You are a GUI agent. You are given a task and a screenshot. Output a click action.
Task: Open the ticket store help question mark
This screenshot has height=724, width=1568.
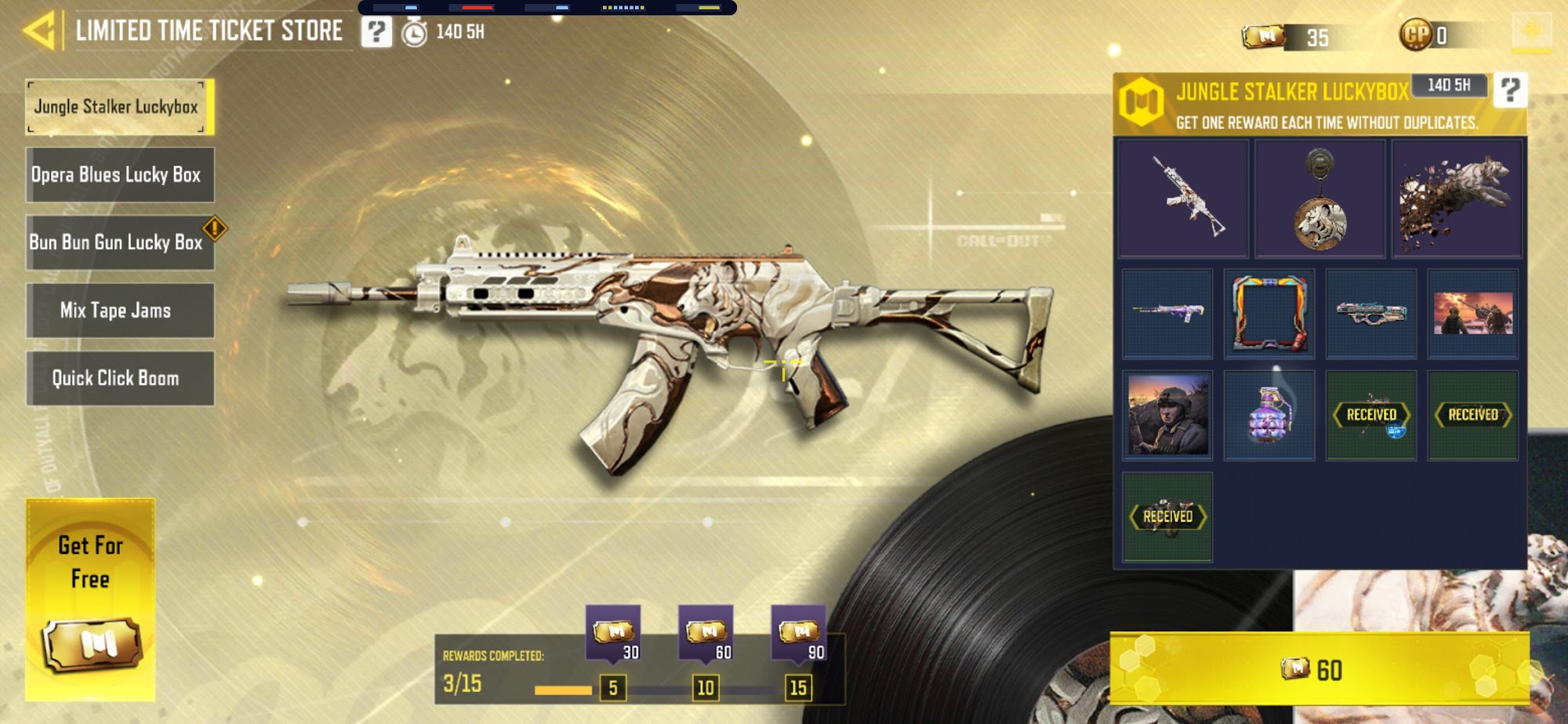(x=376, y=32)
